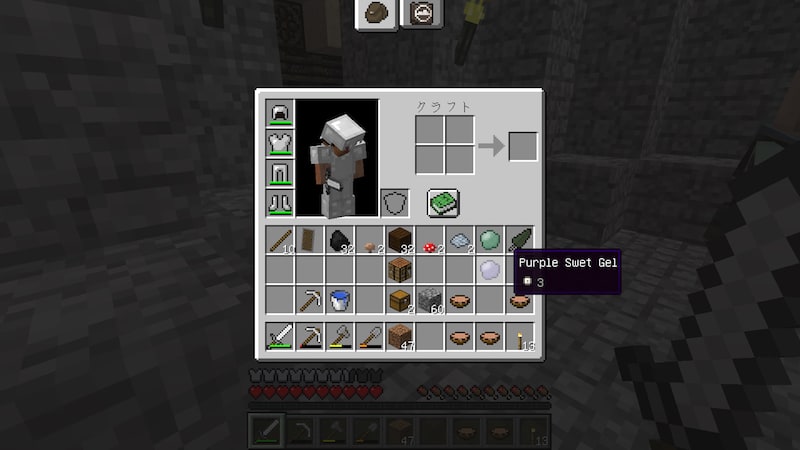Click the iron chestplate armor slot
This screenshot has height=450, width=800.
(x=279, y=143)
